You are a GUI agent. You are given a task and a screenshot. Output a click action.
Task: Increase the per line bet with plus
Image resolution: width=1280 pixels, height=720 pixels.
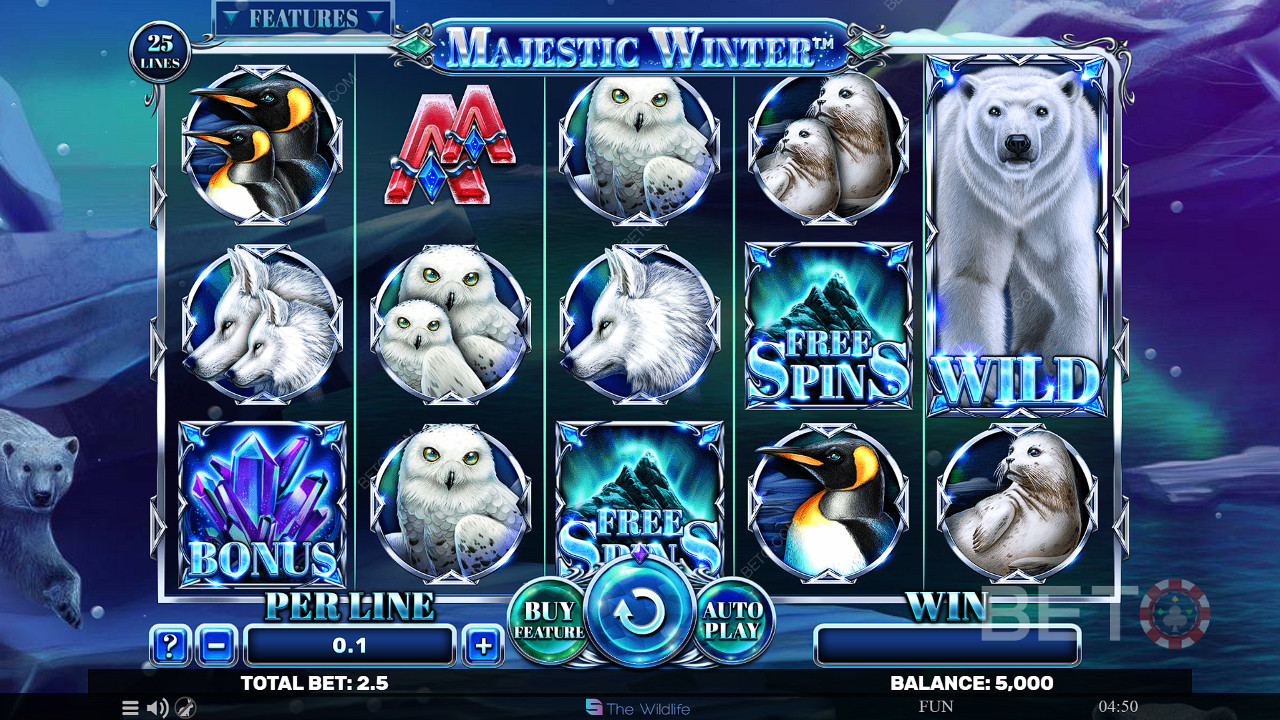point(483,646)
